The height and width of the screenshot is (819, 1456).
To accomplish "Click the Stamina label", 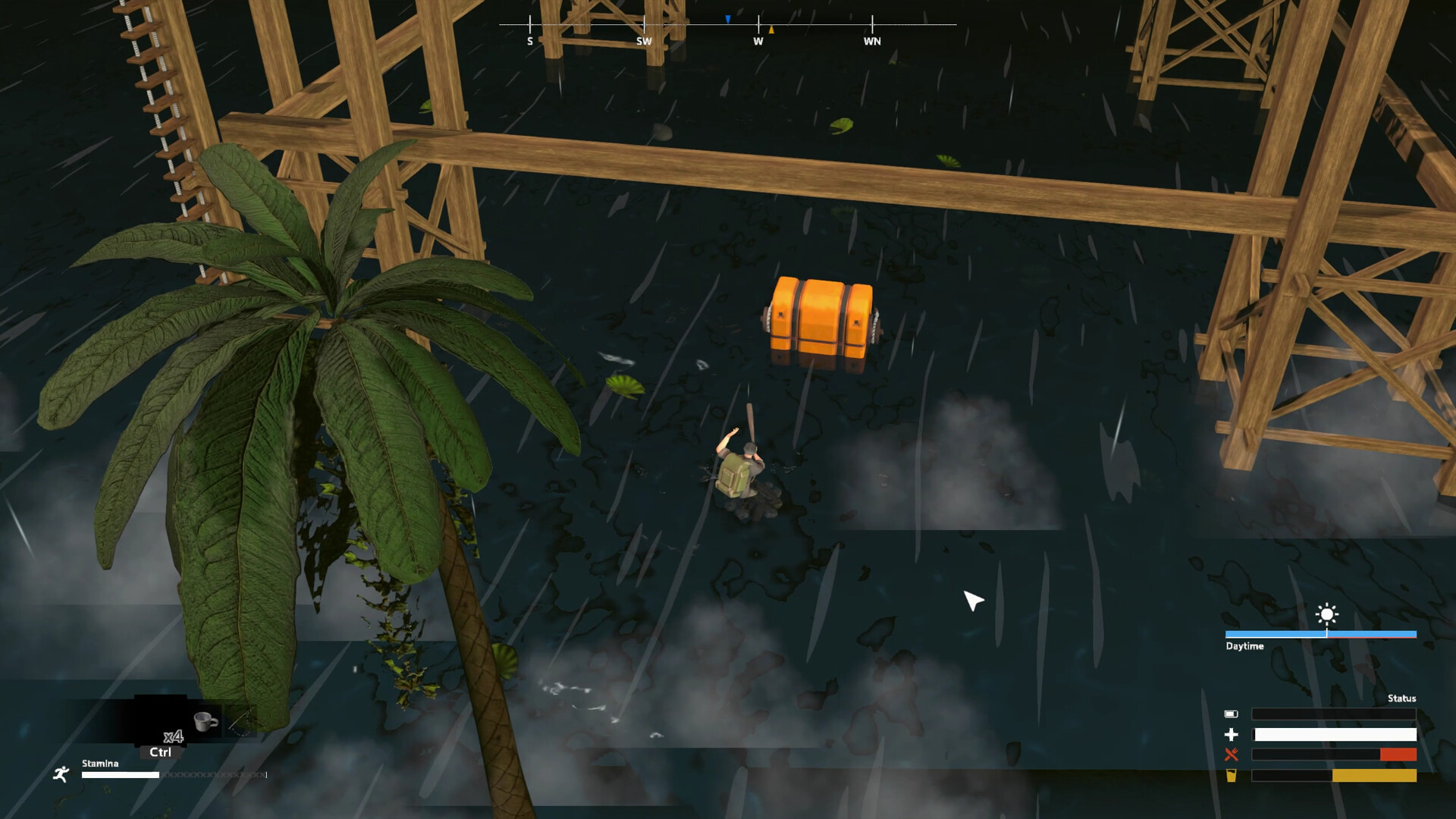I will pos(99,764).
